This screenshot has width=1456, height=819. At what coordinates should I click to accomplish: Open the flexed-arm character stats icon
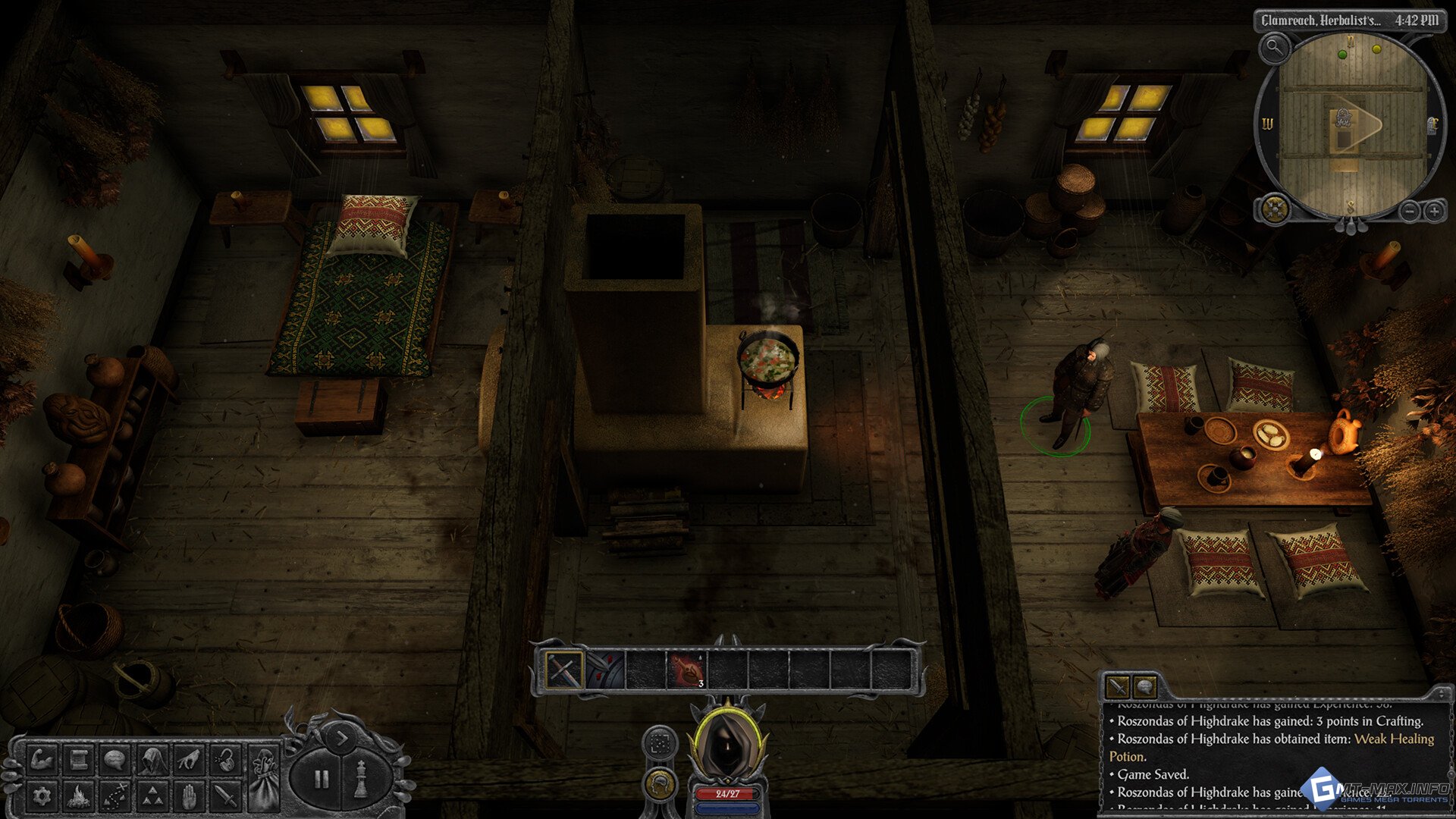pos(42,759)
